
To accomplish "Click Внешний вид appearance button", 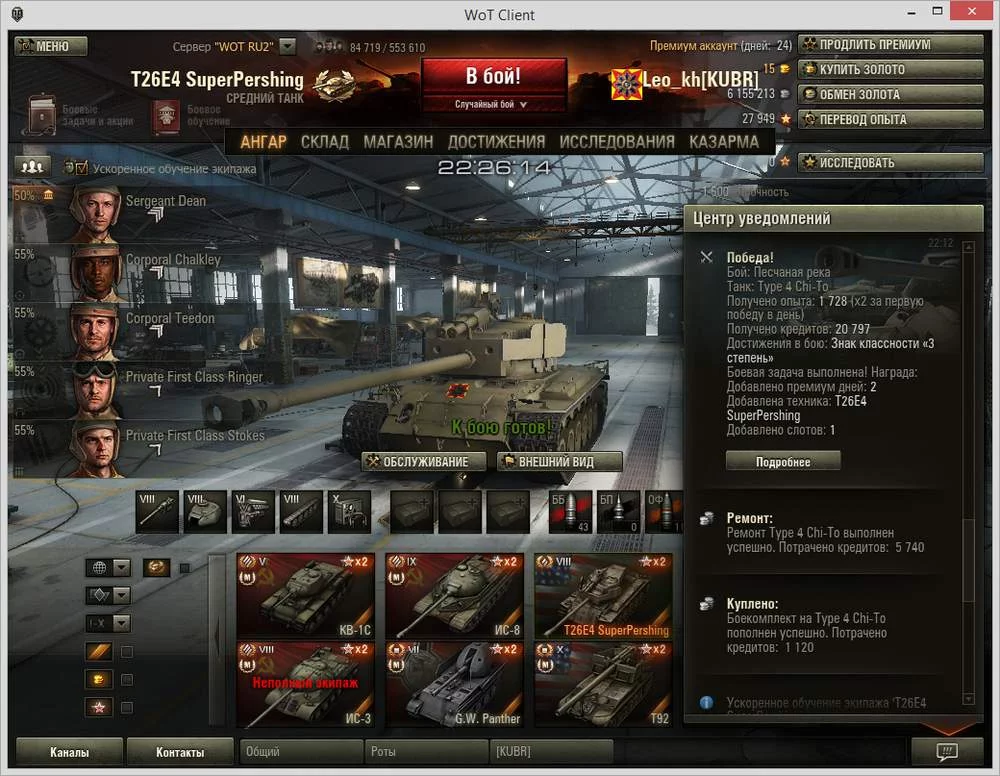I will pos(559,462).
